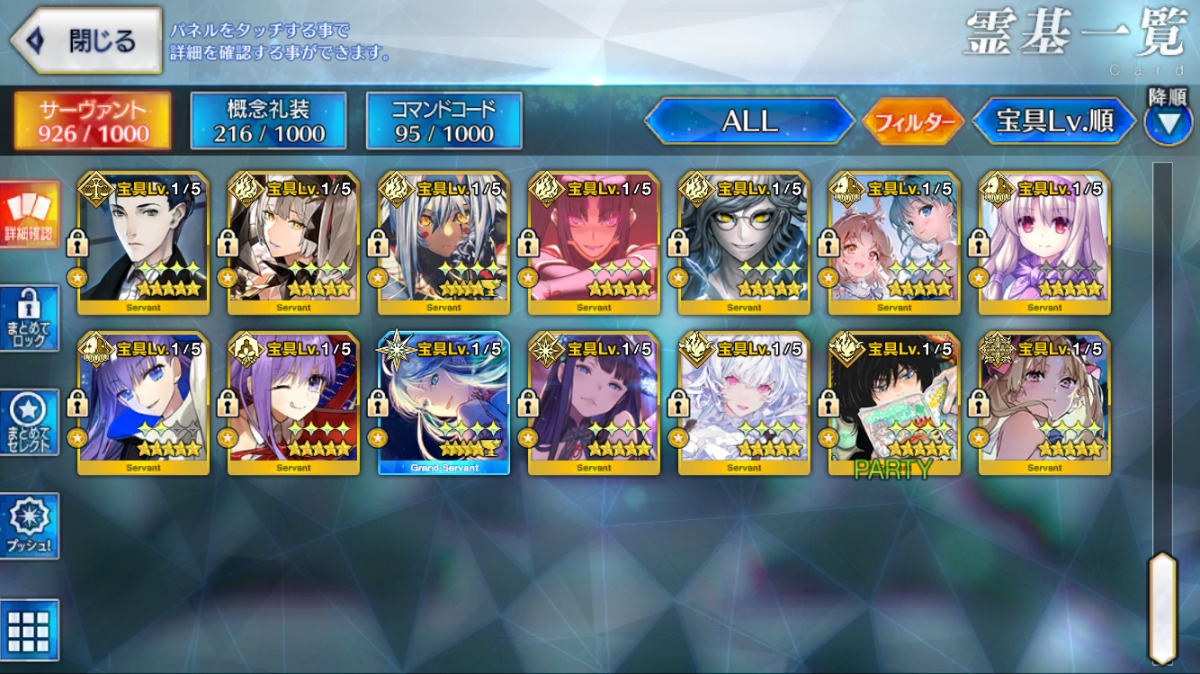Close the spirit origin list with 閉じる
Viewport: 1200px width, 674px height.
86,41
